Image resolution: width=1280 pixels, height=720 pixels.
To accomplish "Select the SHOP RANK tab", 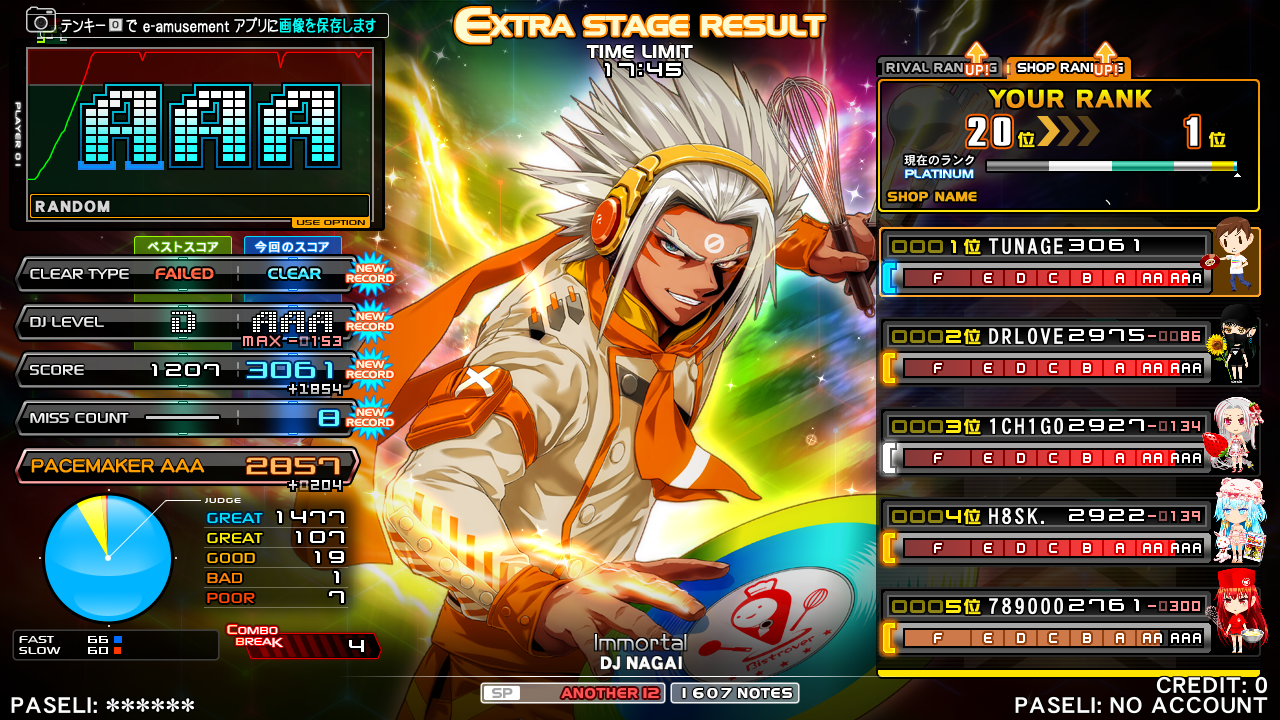I will point(1058,68).
